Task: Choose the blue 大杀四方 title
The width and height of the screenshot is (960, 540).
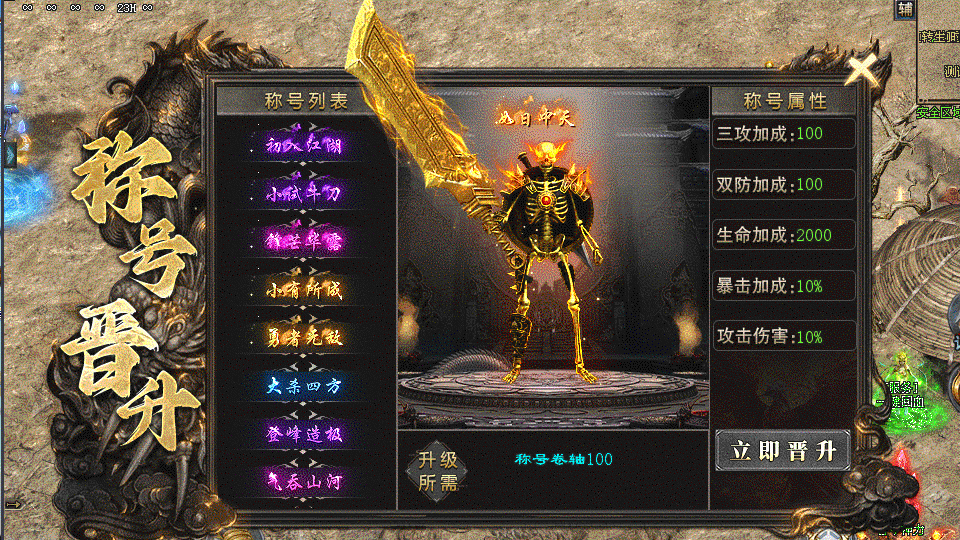Action: point(304,385)
